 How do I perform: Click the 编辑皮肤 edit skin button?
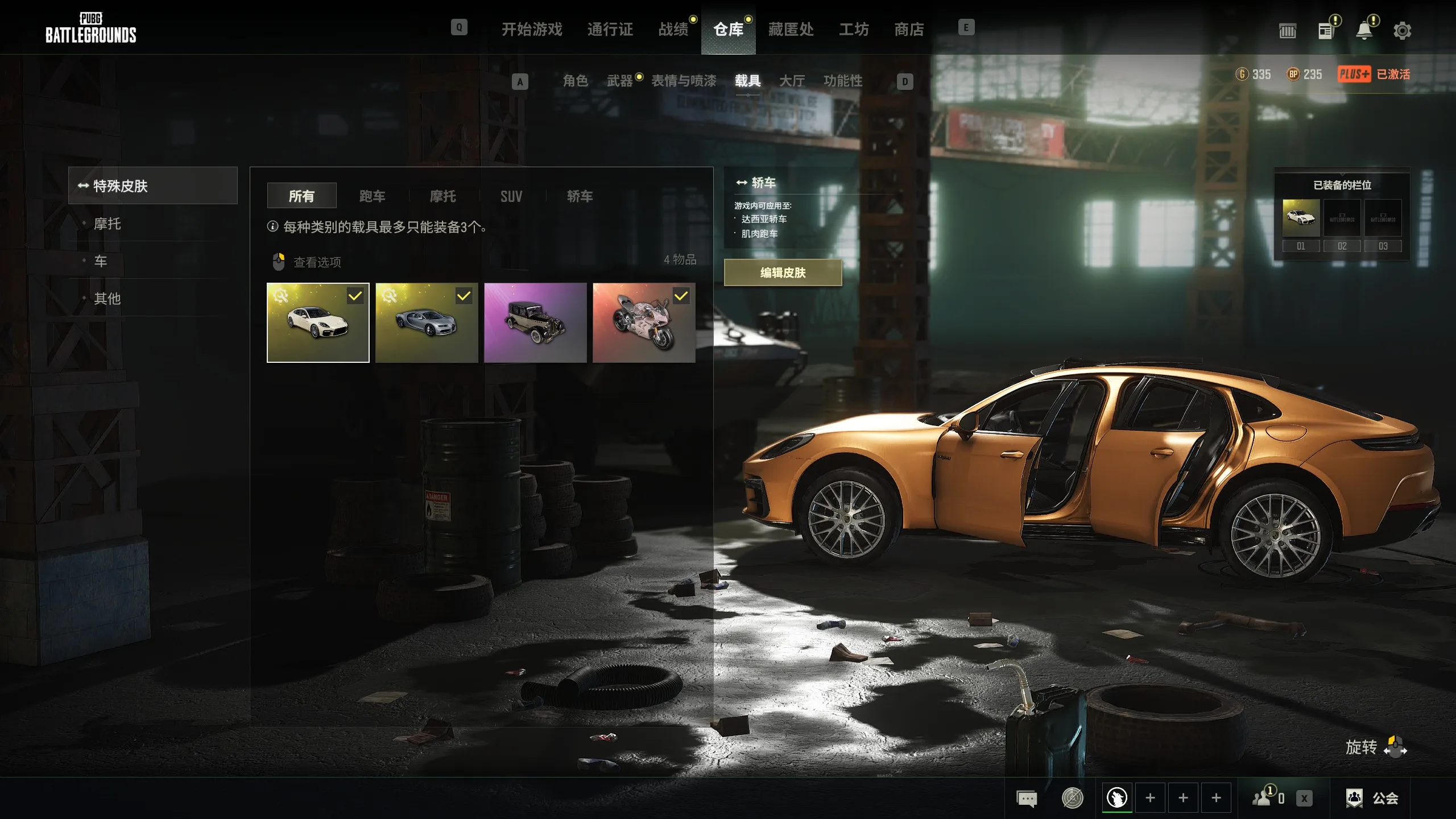click(x=783, y=272)
